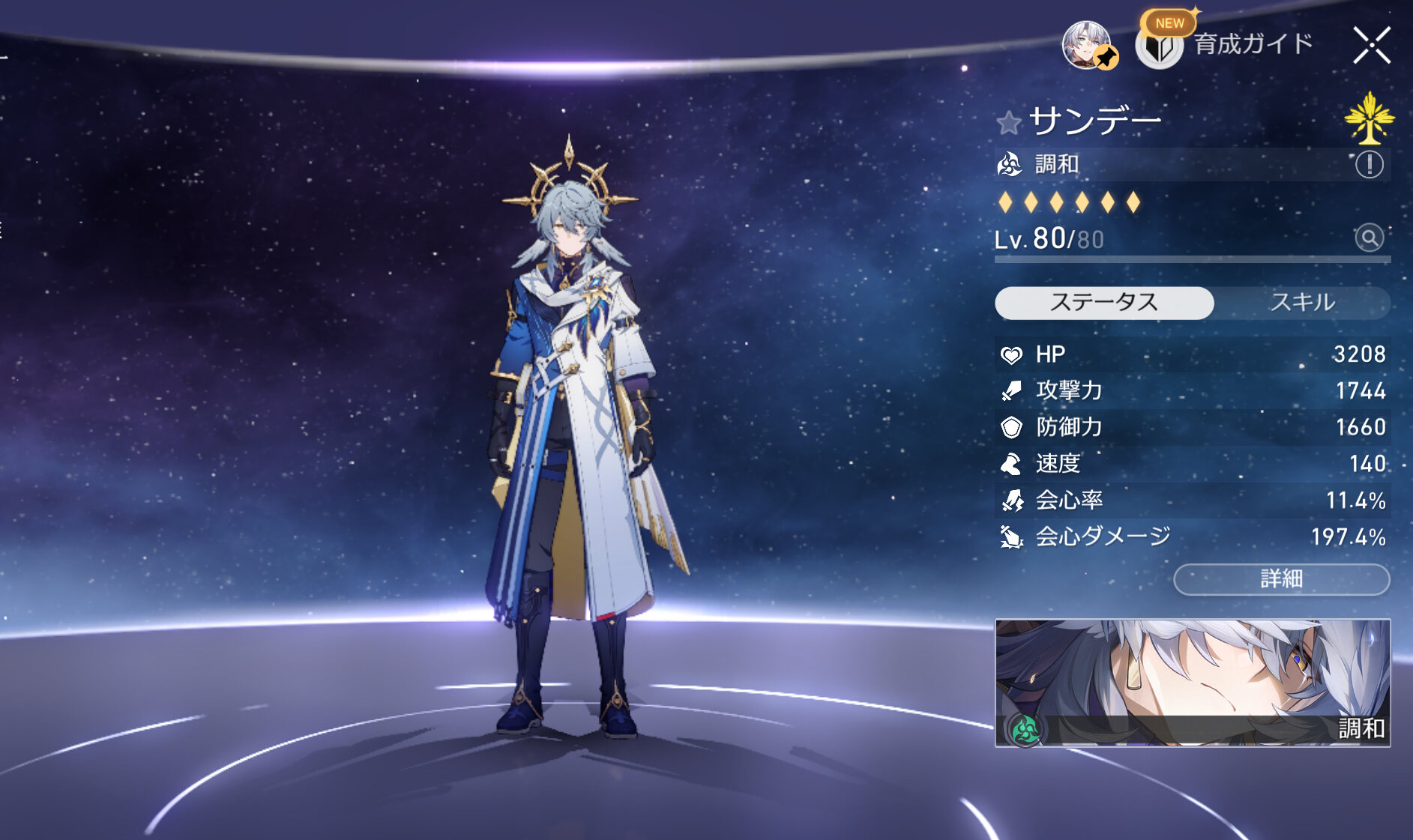This screenshot has width=1413, height=840.
Task: Select the ステータス tab
Action: (x=1103, y=303)
